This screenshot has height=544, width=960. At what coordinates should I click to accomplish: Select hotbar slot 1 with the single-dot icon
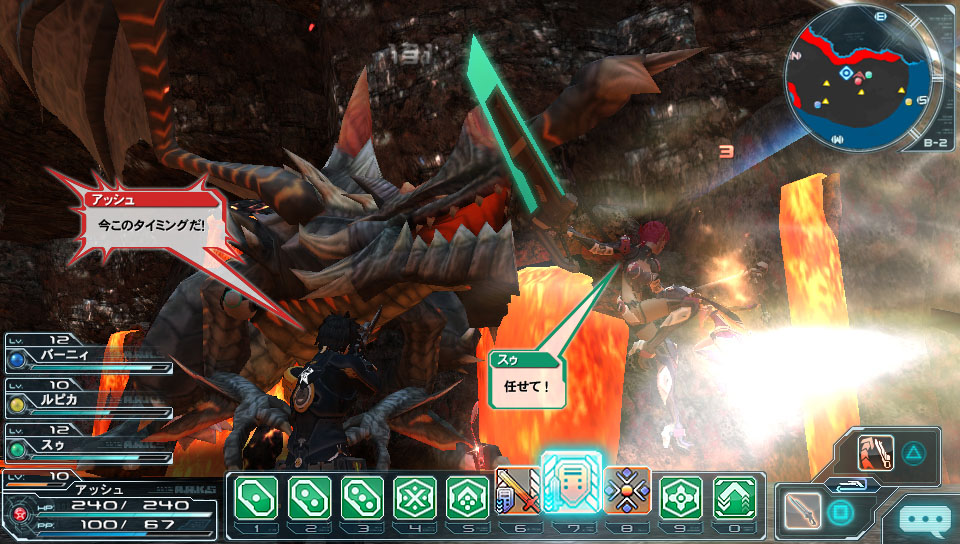255,496
